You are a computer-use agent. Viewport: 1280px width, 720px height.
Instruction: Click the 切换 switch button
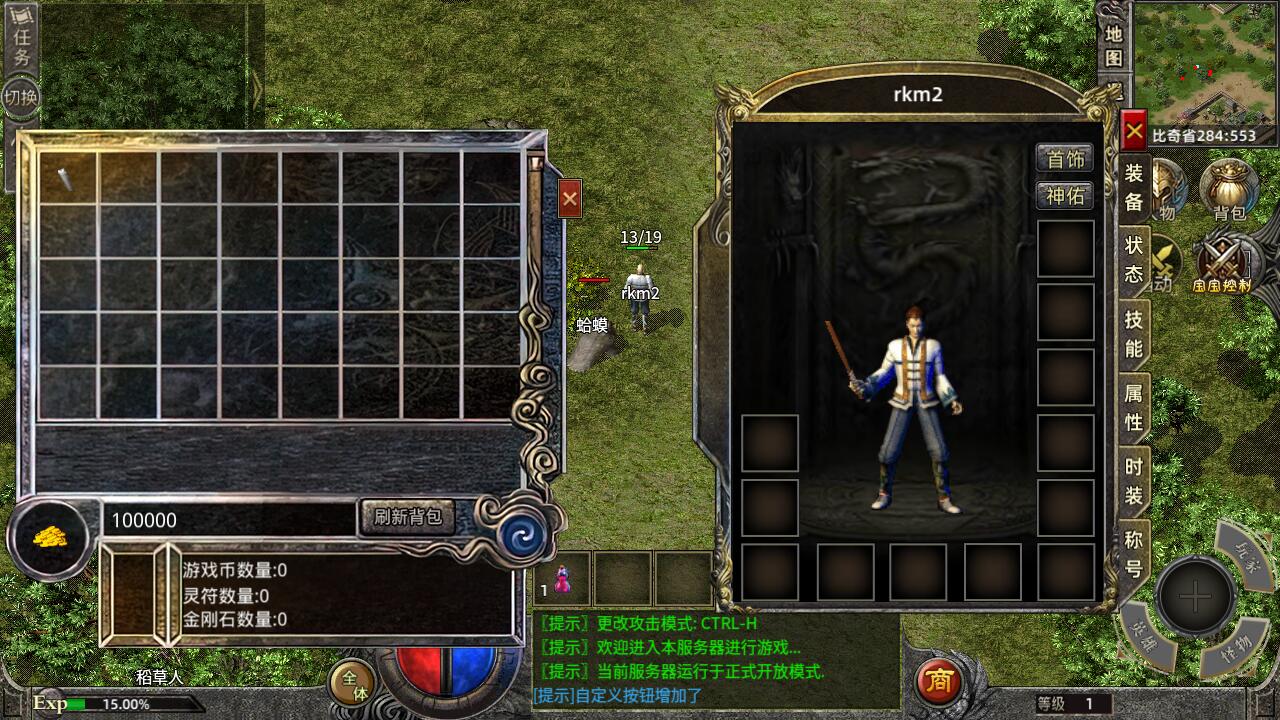[x=21, y=97]
